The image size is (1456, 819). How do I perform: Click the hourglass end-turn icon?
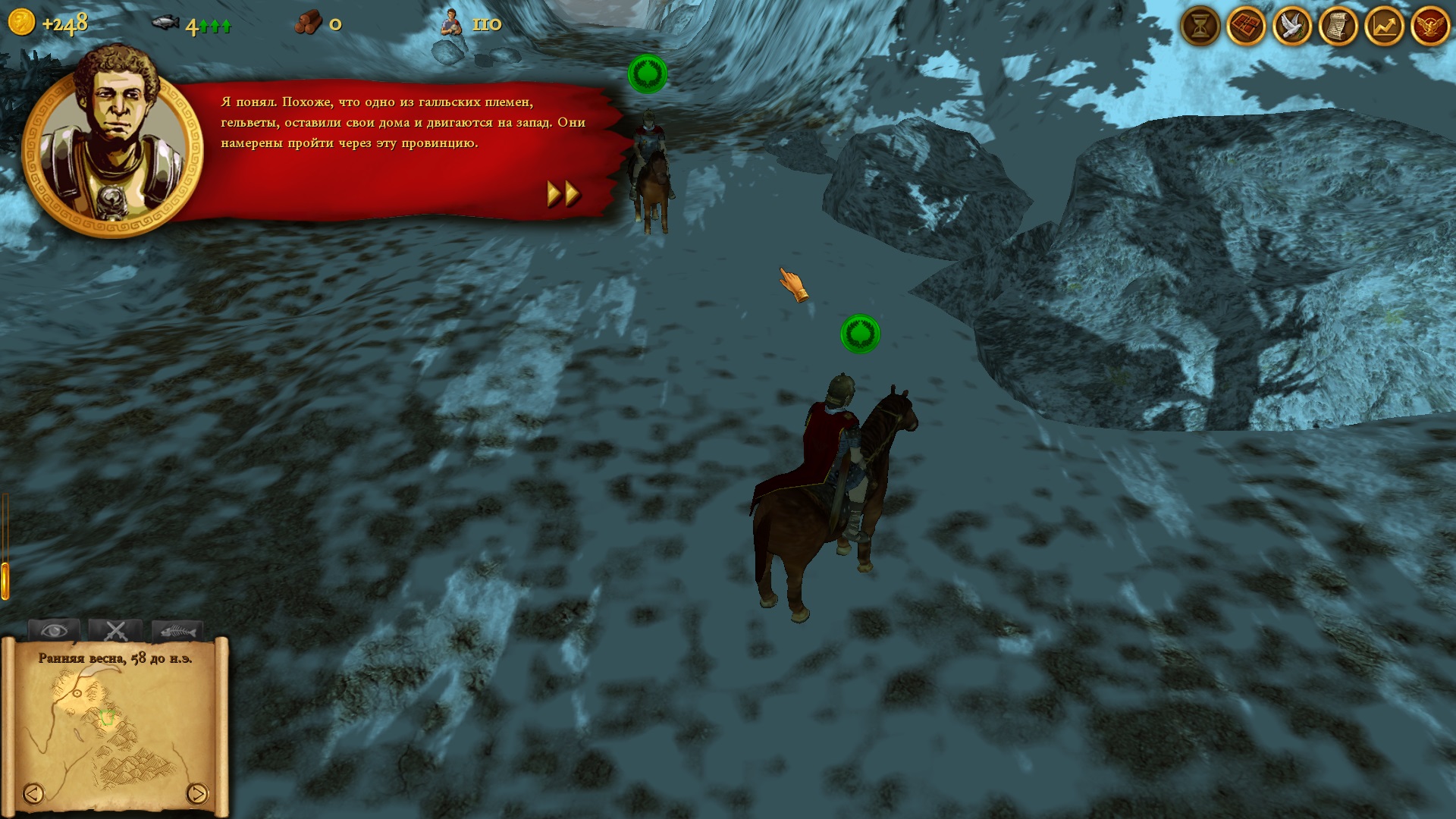coord(1200,27)
